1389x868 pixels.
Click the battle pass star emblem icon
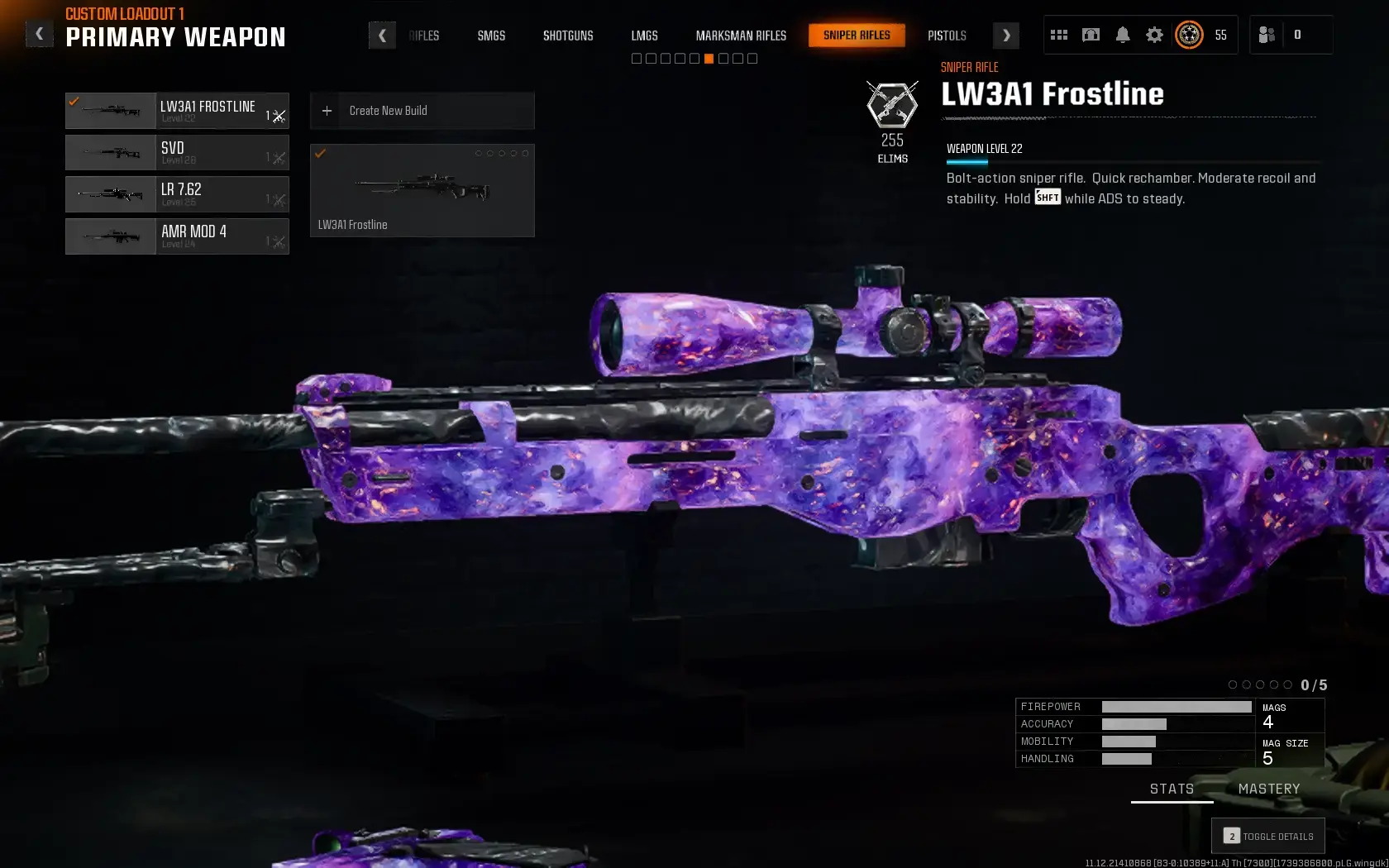tap(1189, 35)
